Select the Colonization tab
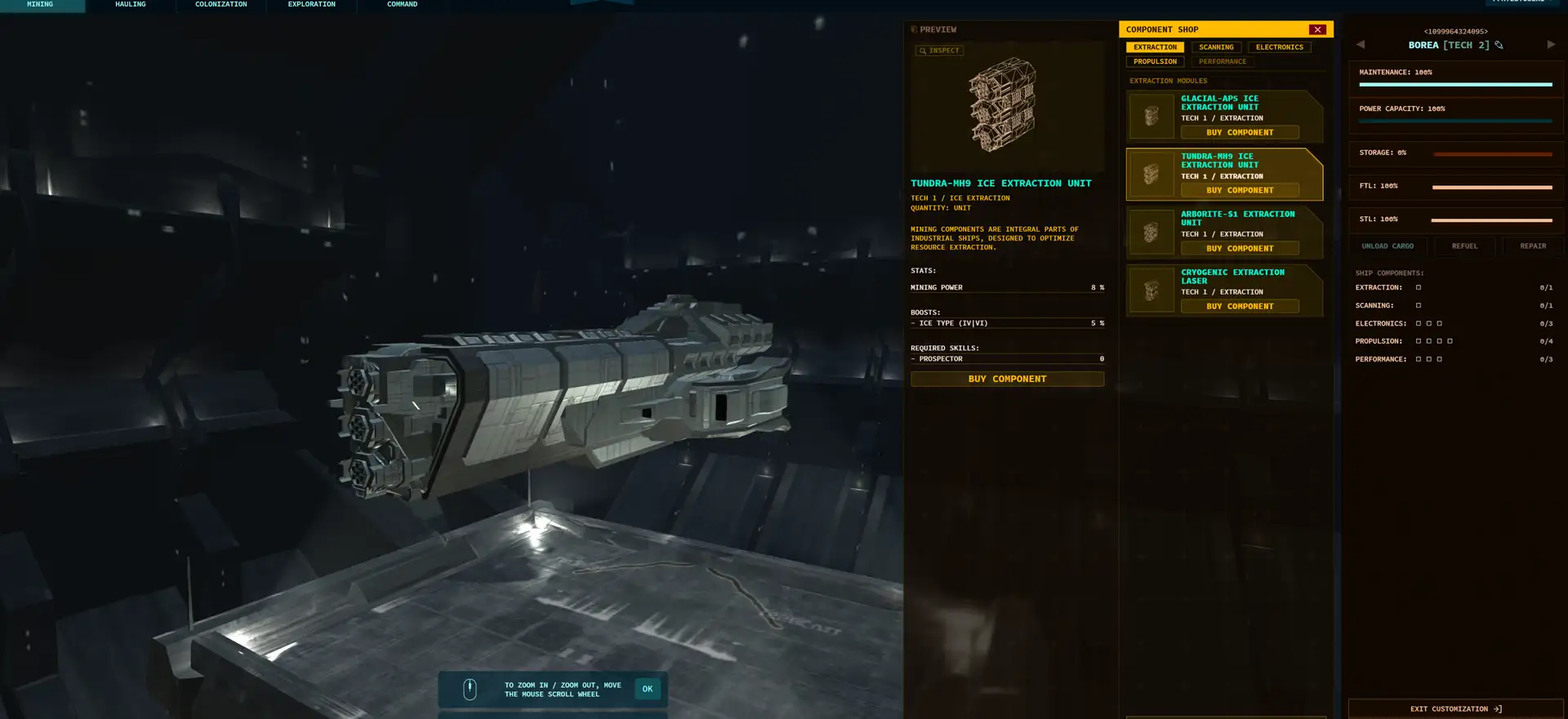Screen dimensions: 1568x719 (220, 5)
